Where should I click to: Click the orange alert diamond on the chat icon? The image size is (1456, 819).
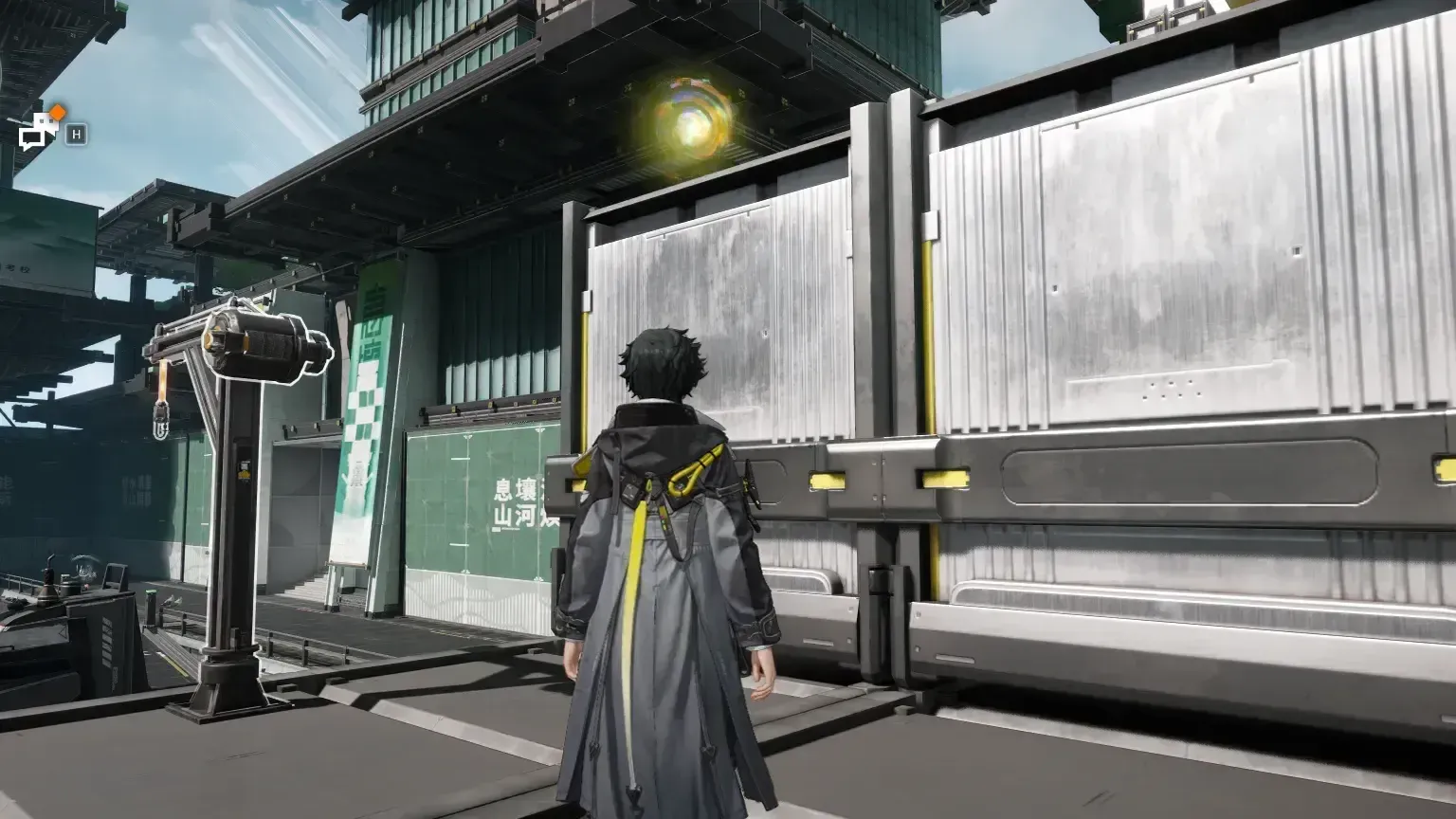(57, 112)
